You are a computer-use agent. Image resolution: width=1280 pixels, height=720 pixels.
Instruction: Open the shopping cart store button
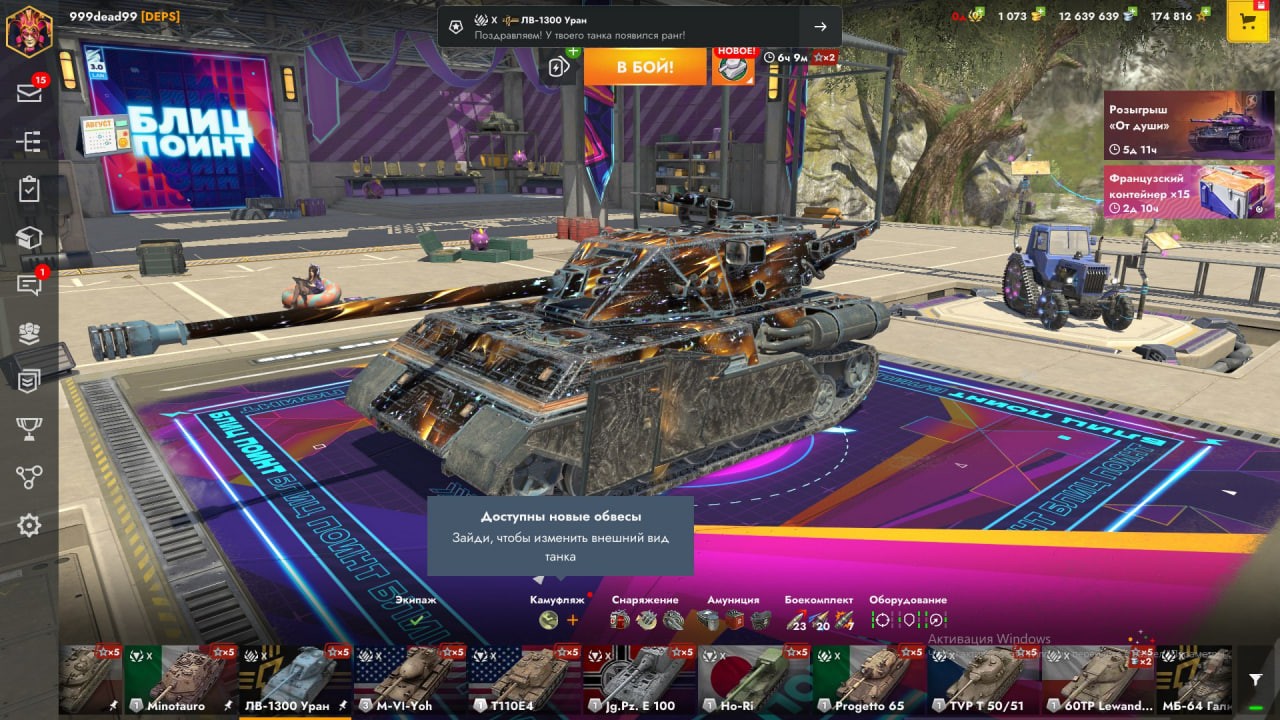point(1247,23)
